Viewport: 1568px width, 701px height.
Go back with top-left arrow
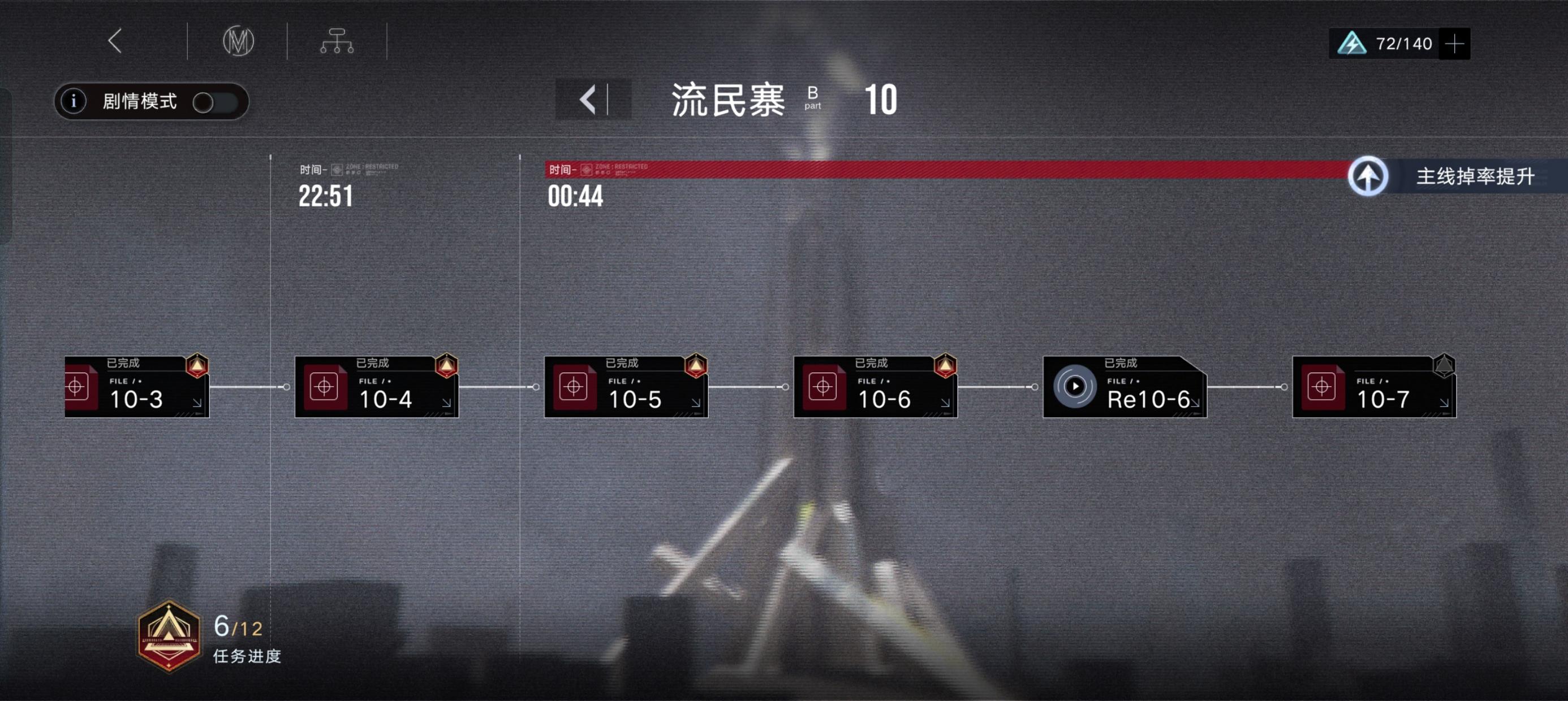coord(114,41)
